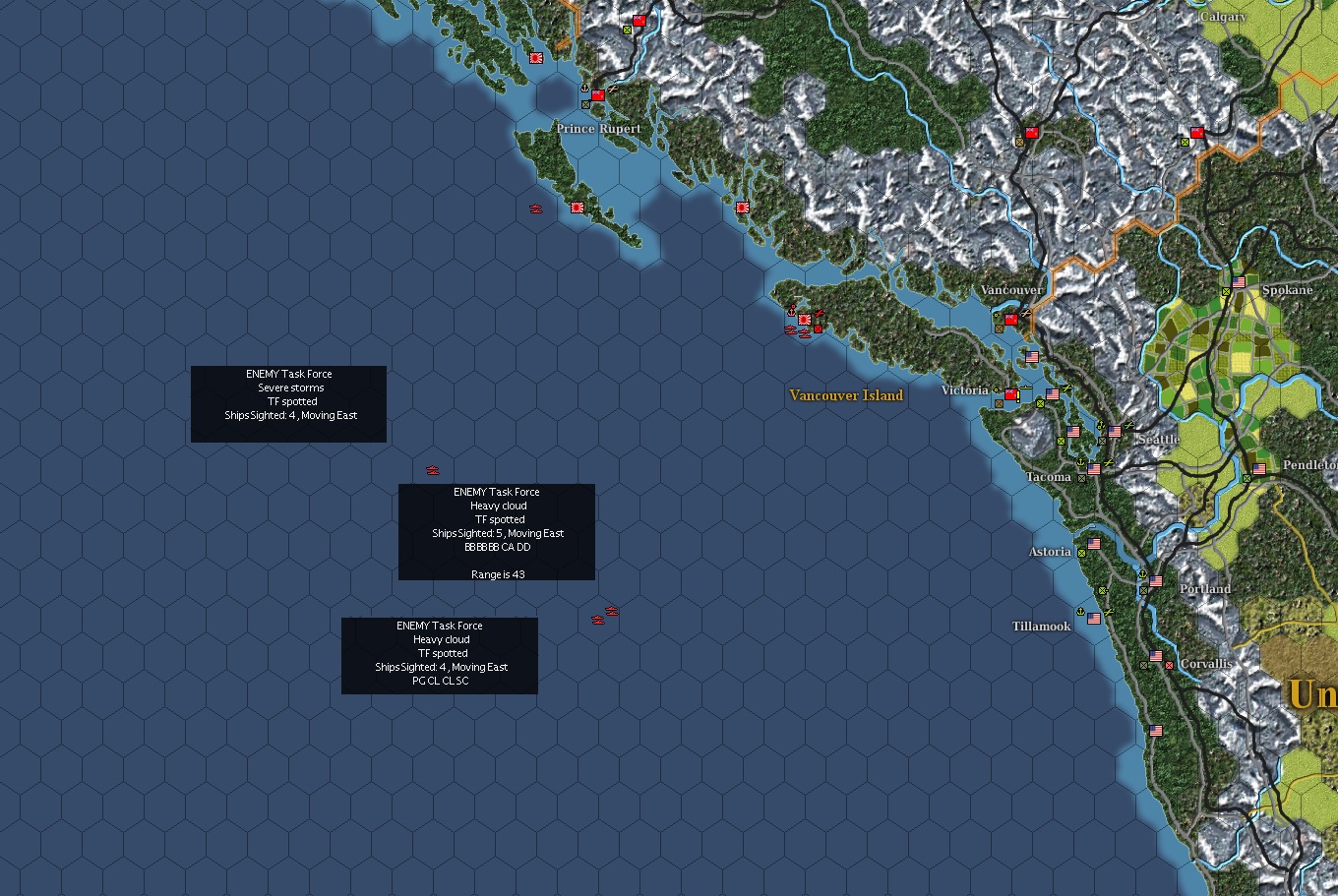Click the US flag base at Astoria
Image resolution: width=1338 pixels, height=896 pixels.
[1094, 544]
